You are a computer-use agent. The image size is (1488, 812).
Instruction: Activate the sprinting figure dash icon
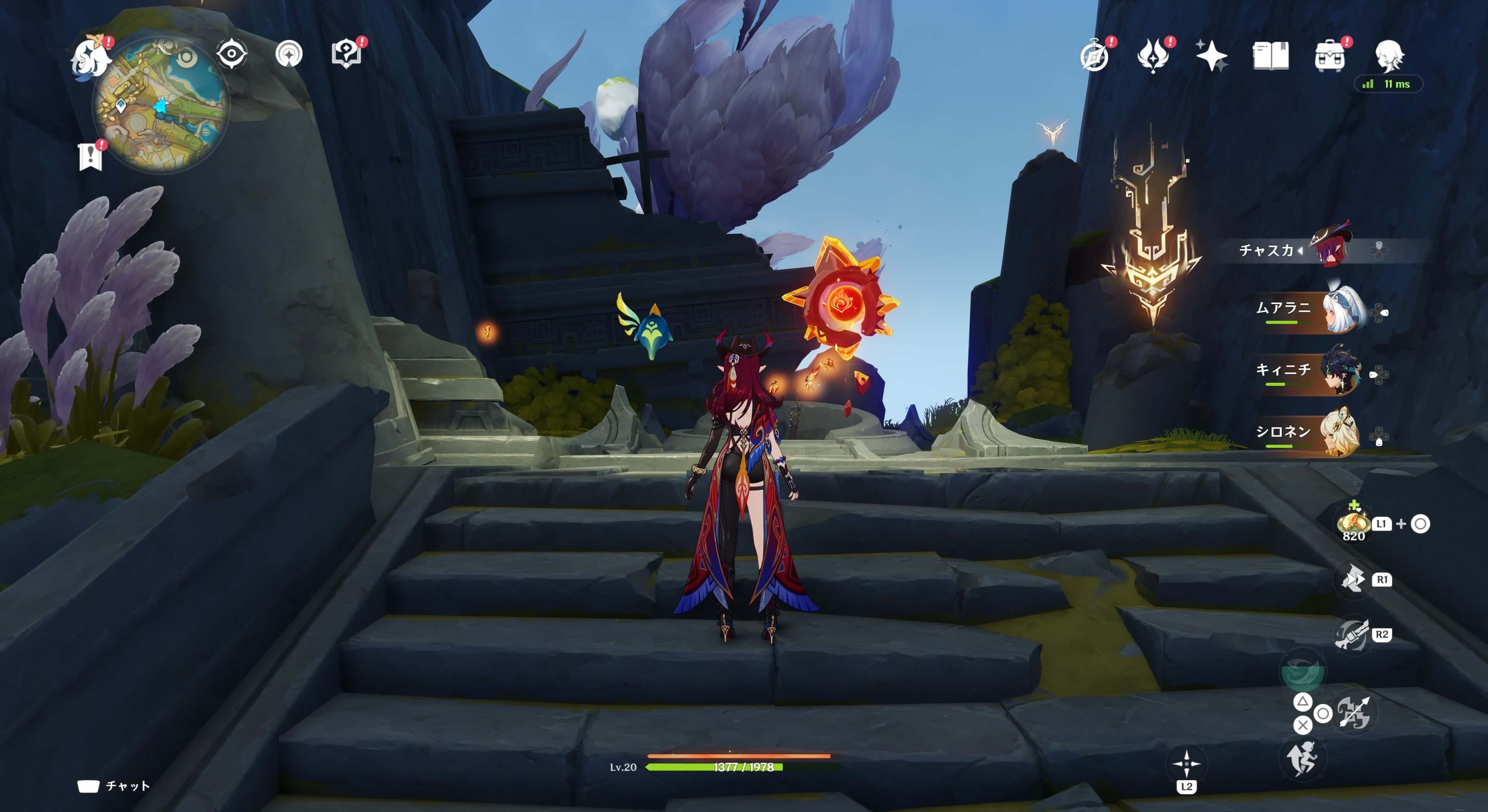point(1302,758)
